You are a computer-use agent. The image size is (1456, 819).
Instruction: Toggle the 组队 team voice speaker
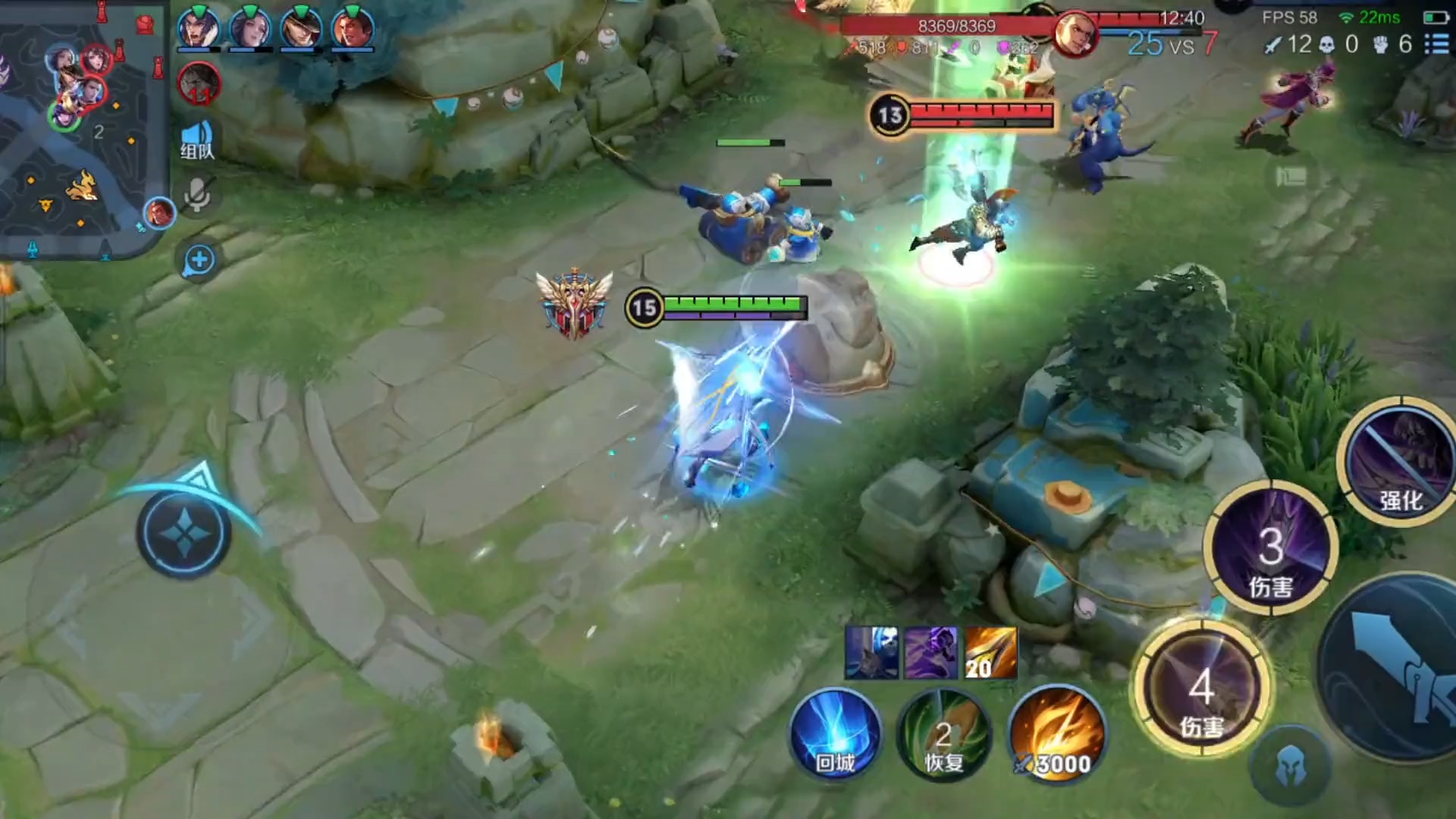pos(197,140)
